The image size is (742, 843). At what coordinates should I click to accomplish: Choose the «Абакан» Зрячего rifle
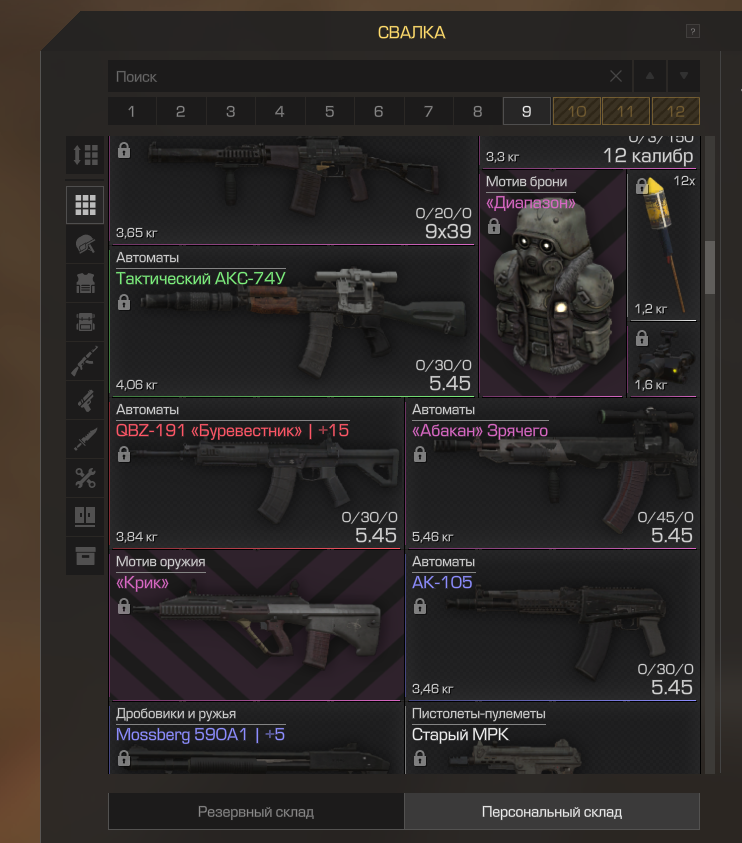pyautogui.click(x=552, y=474)
